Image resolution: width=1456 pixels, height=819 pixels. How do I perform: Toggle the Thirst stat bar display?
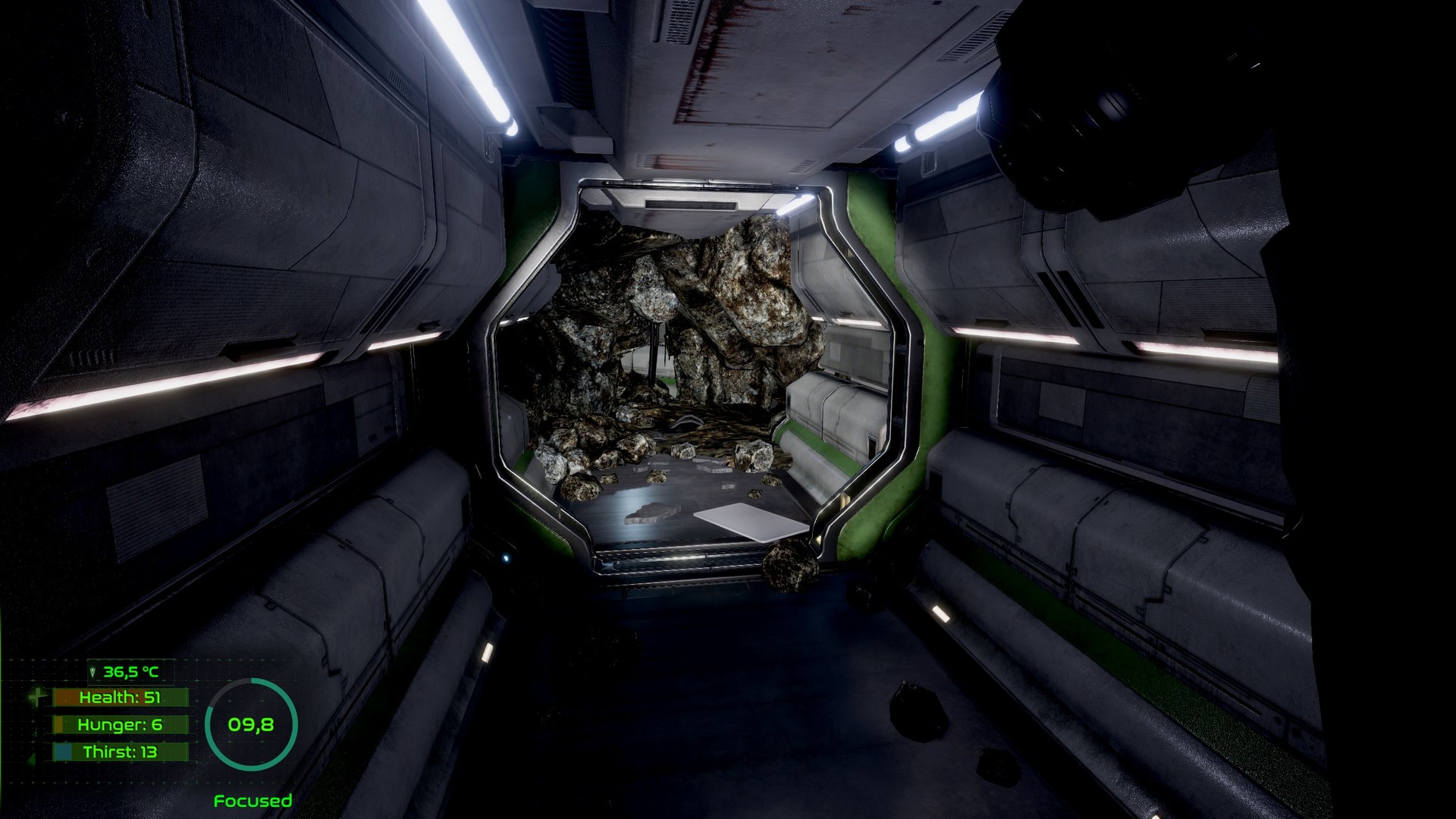[121, 752]
